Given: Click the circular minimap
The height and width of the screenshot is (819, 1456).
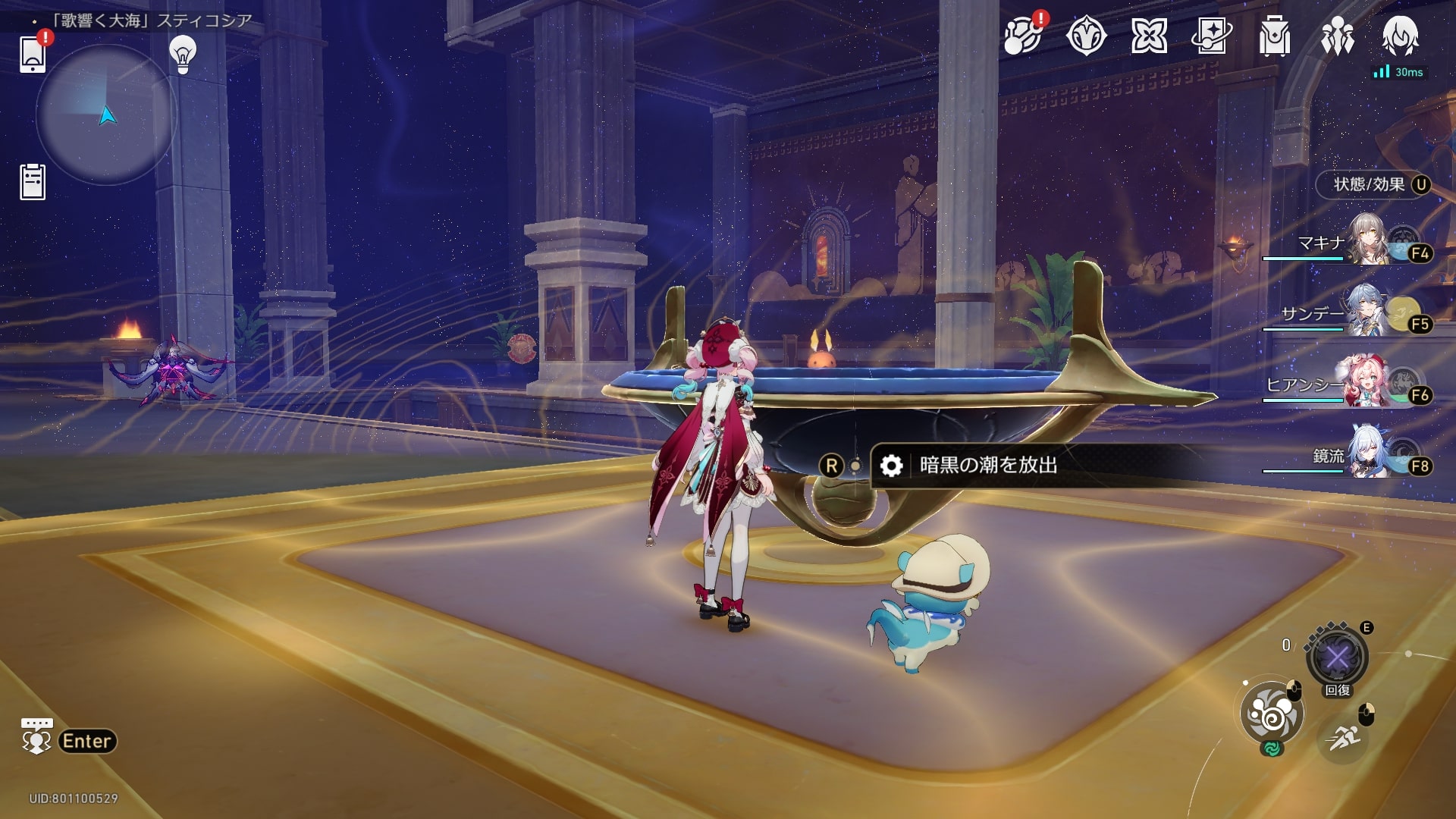Looking at the screenshot, I should pyautogui.click(x=106, y=115).
